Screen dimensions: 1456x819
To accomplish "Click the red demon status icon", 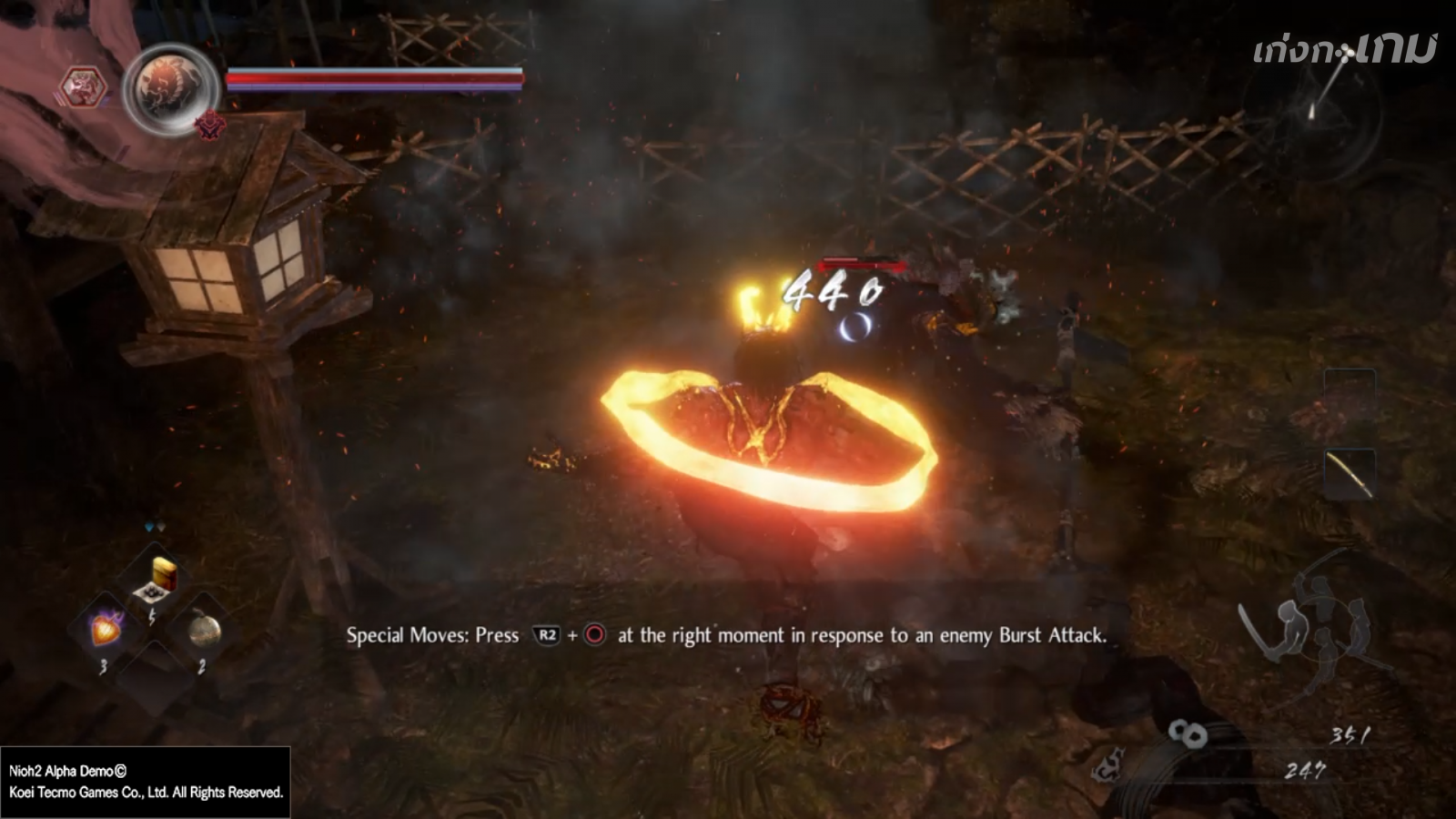I will tap(211, 123).
